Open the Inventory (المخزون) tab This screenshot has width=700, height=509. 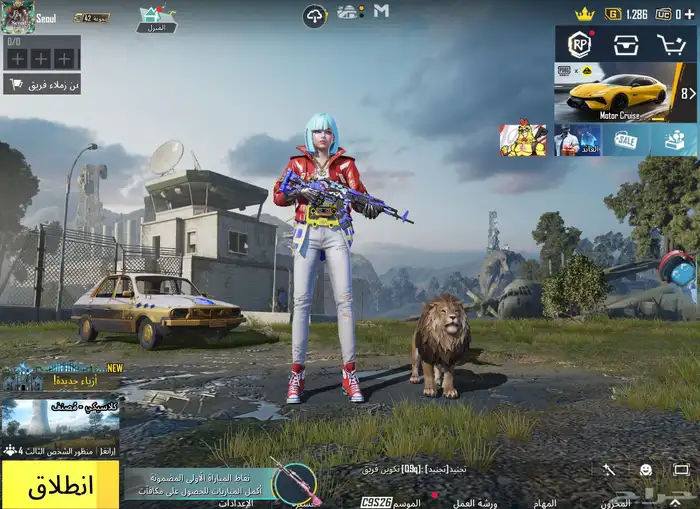616,502
